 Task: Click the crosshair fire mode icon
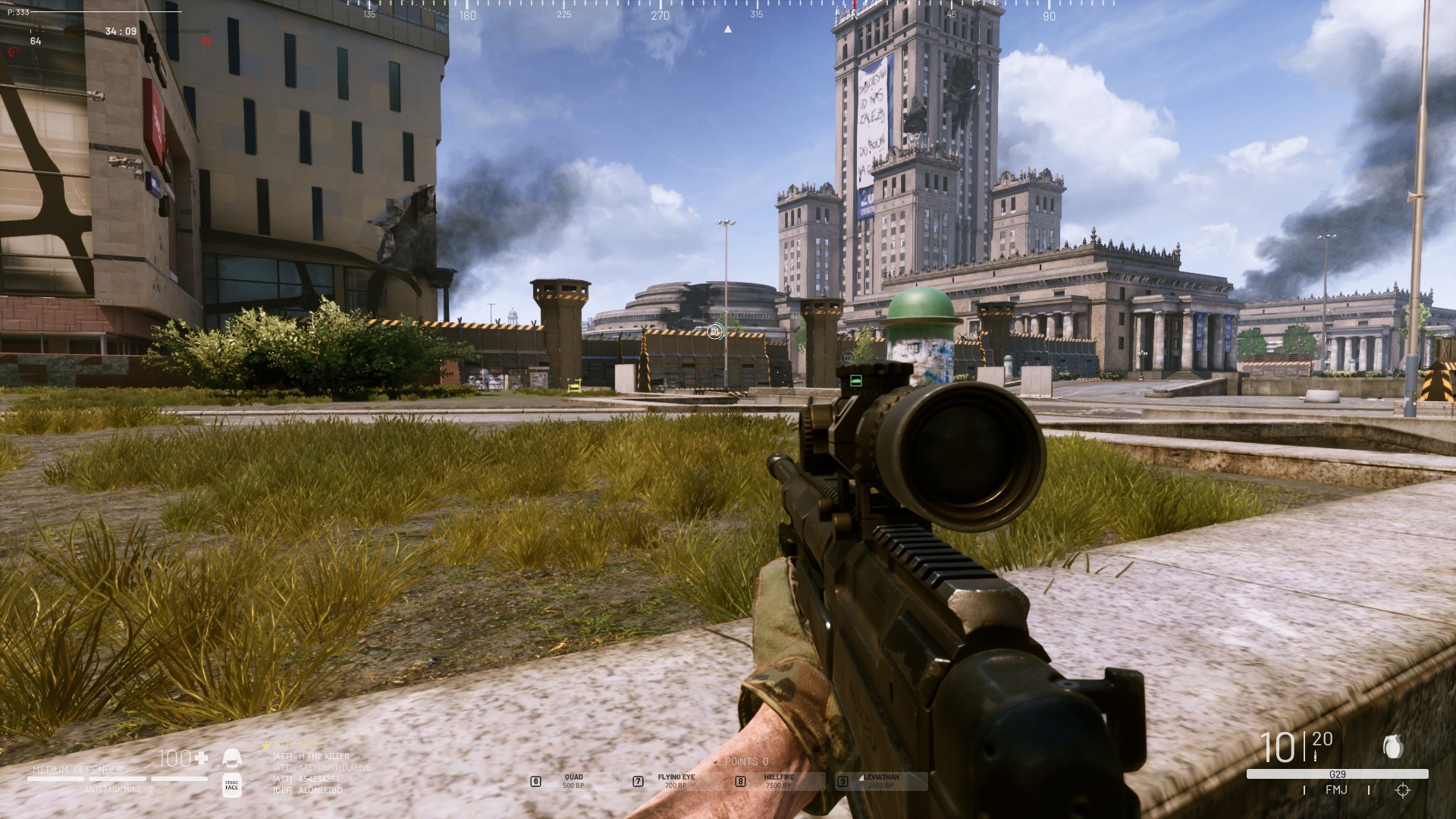tap(1402, 790)
